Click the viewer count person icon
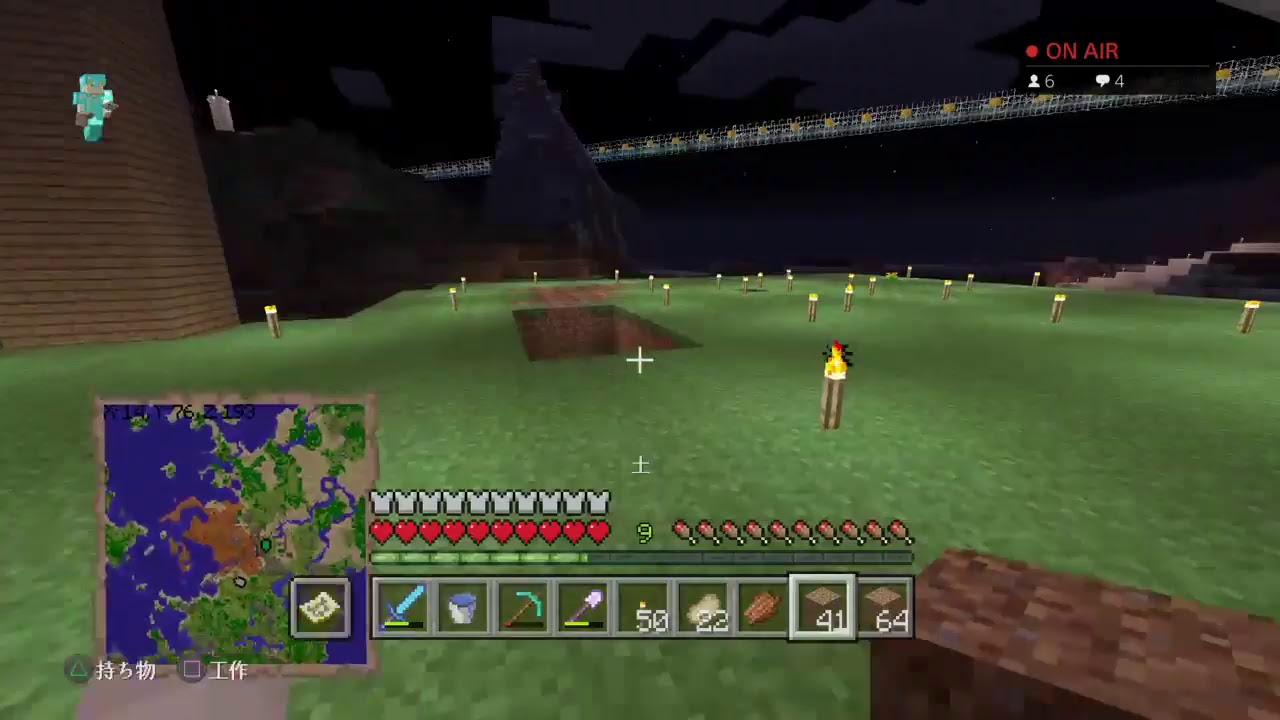The image size is (1280, 720). pyautogui.click(x=1037, y=81)
